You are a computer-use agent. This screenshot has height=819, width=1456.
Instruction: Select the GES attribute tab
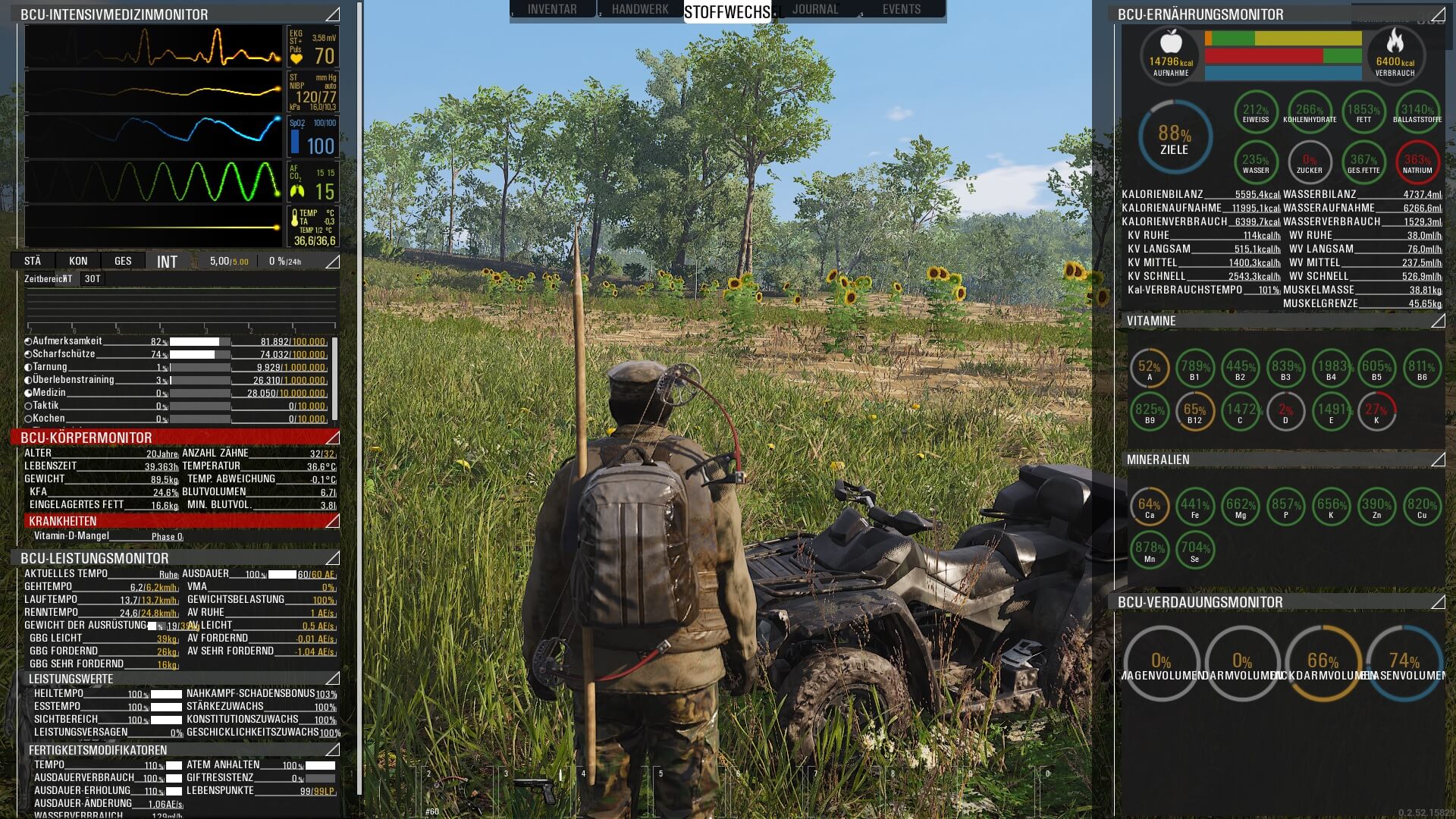123,261
